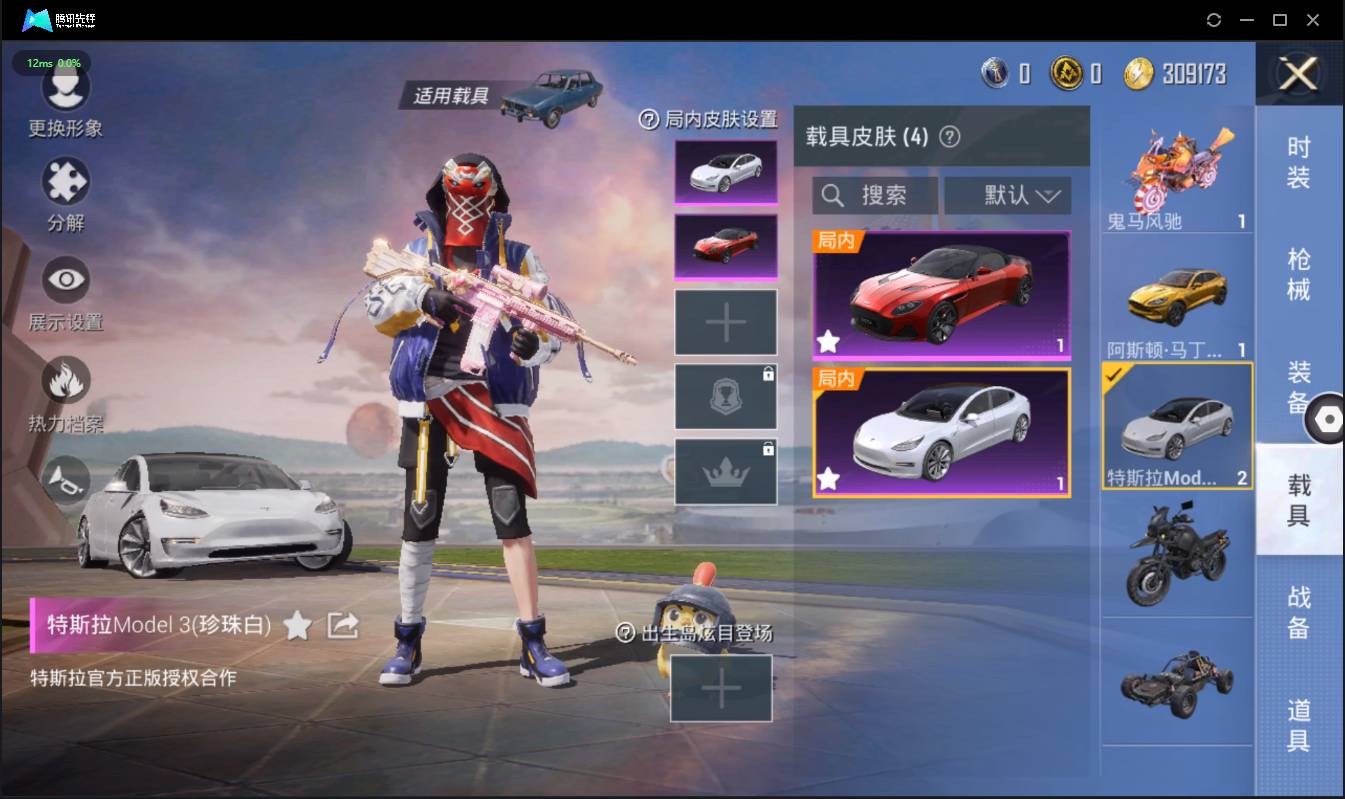This screenshot has height=799, width=1345.
Task: Open the 热力档案 flame icon
Action: click(x=66, y=381)
